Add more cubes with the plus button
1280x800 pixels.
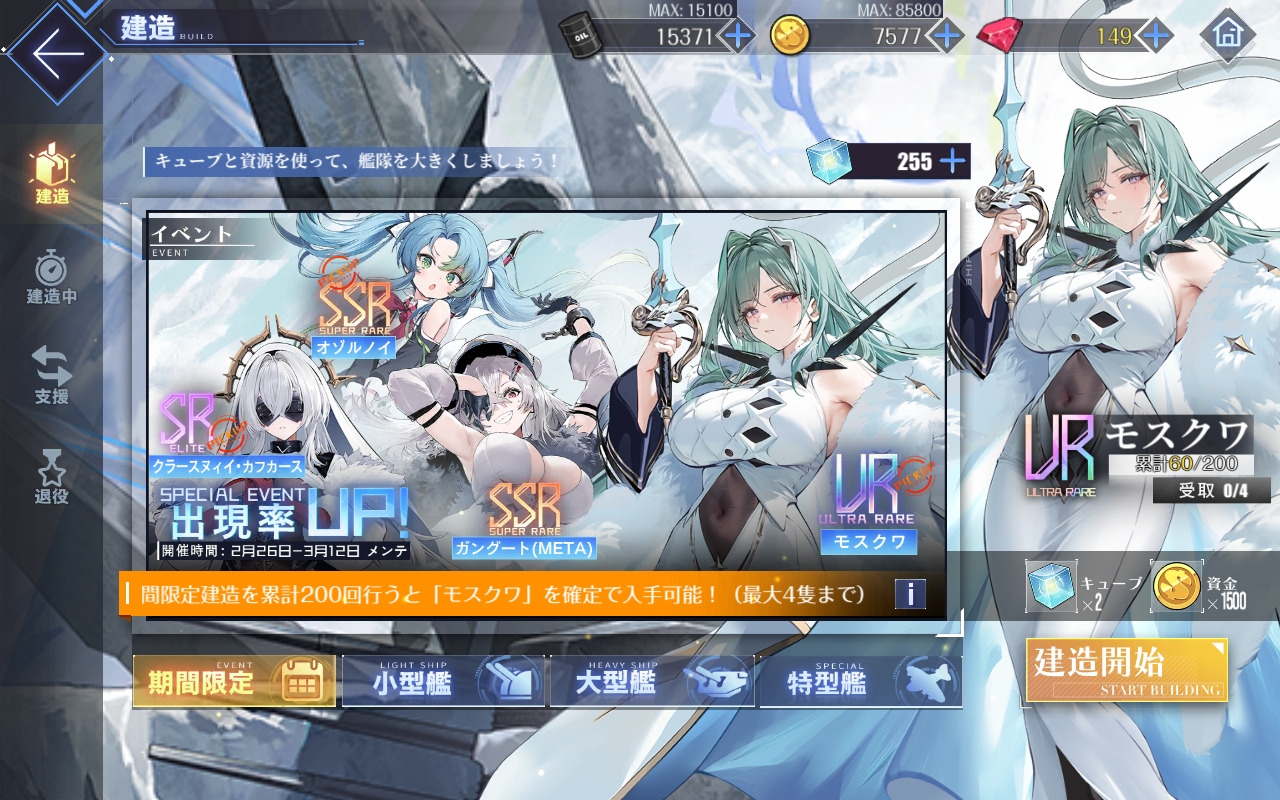point(952,161)
